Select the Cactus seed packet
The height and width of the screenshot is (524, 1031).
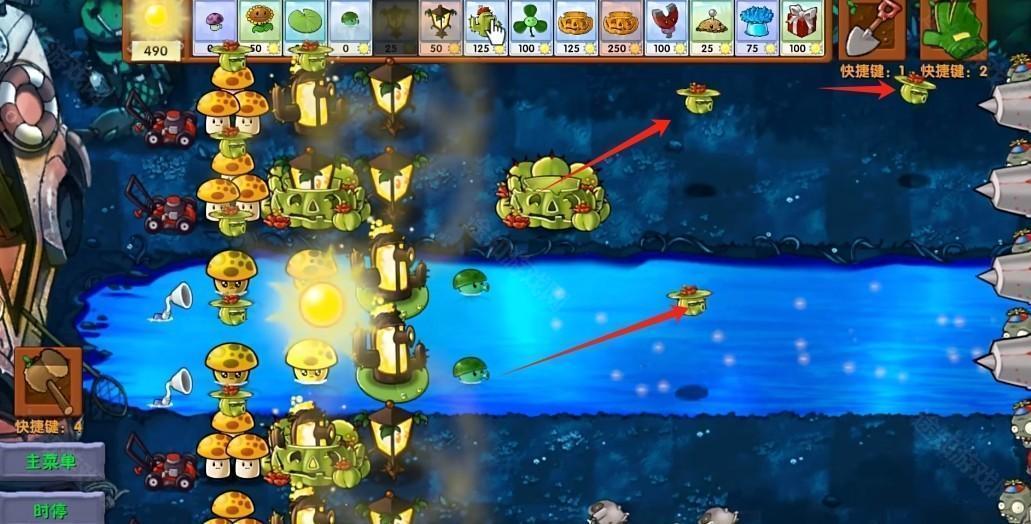pyautogui.click(x=485, y=27)
